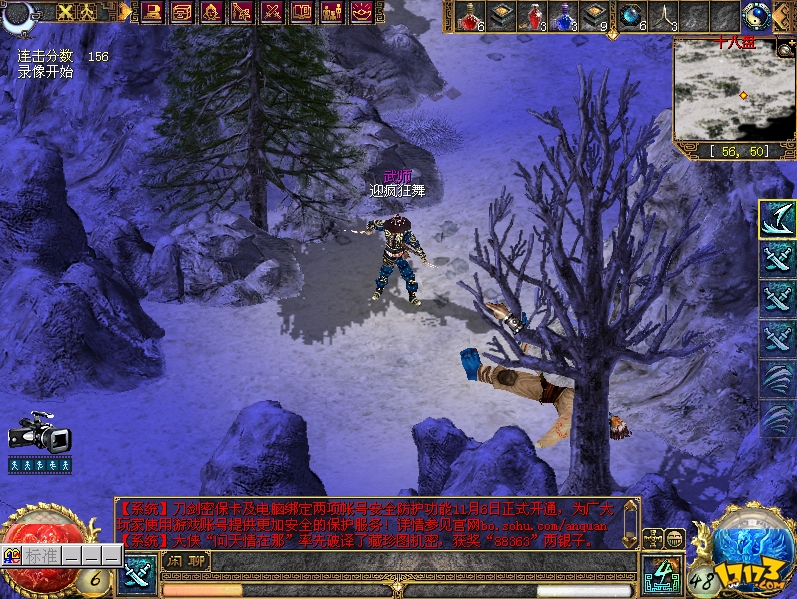The width and height of the screenshot is (797, 599).
Task: Click the crossed swords toolbar icon
Action: (271, 12)
